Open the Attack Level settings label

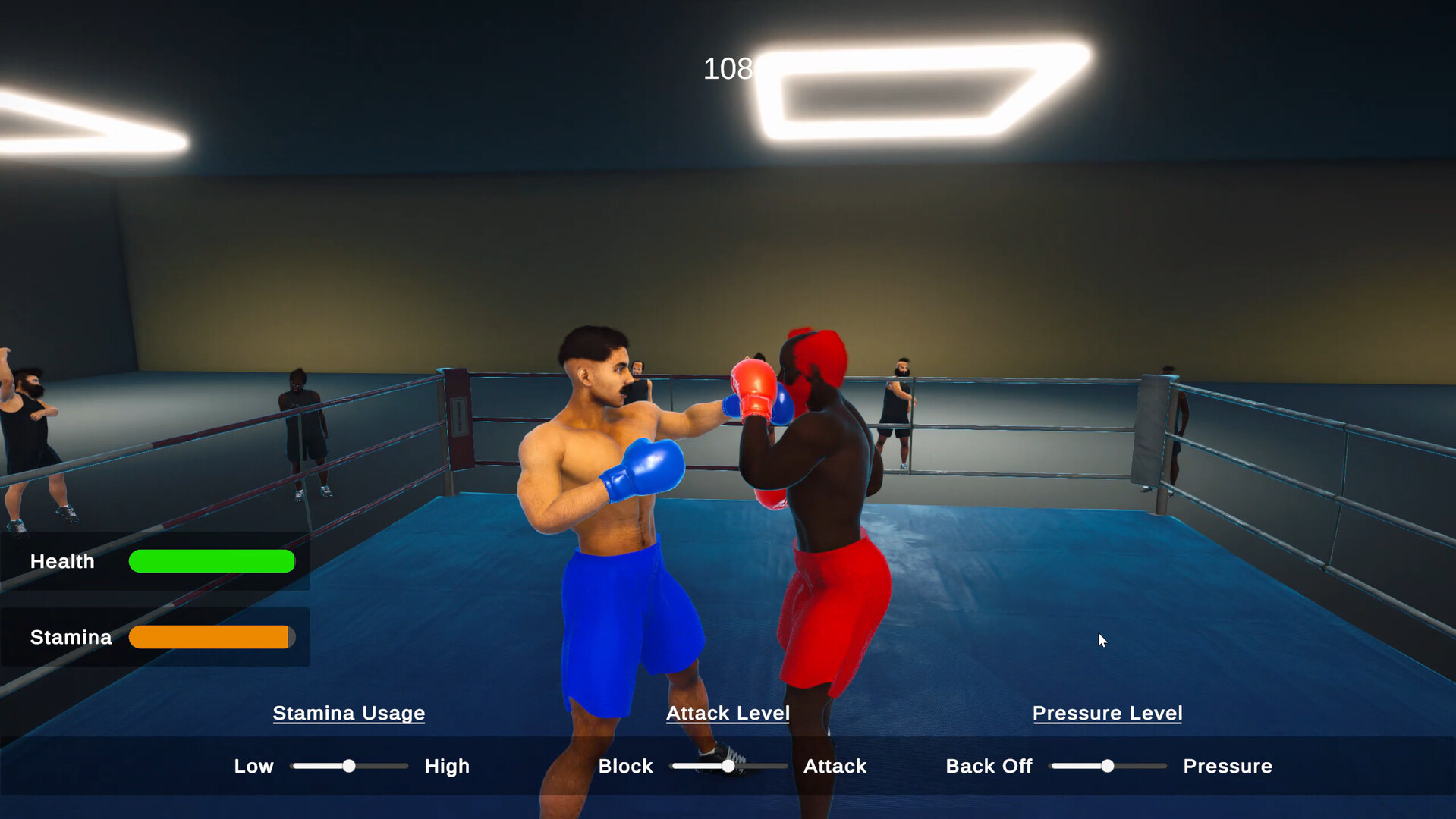[728, 713]
